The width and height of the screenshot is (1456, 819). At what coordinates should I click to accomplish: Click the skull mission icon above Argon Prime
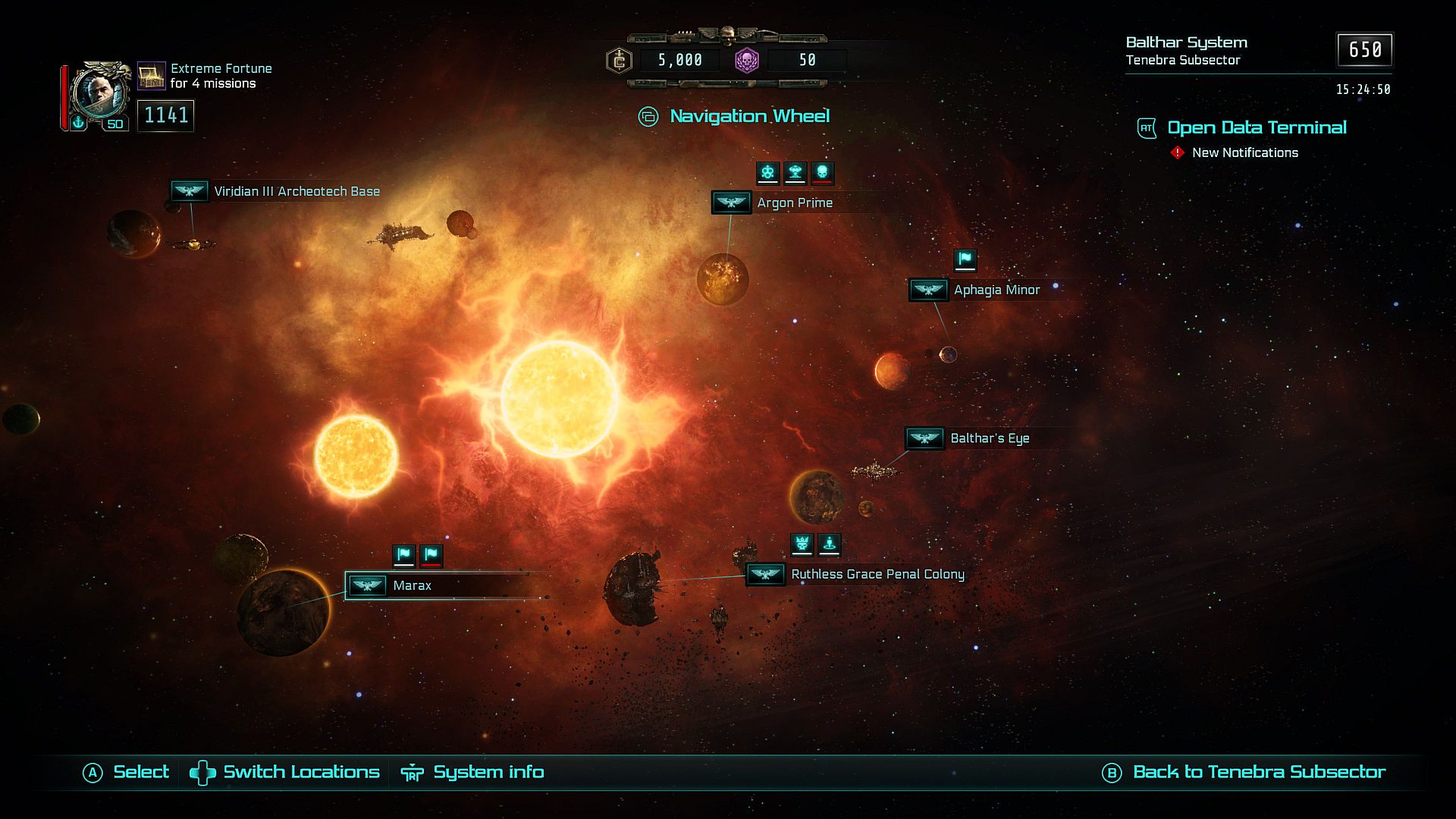pos(822,172)
